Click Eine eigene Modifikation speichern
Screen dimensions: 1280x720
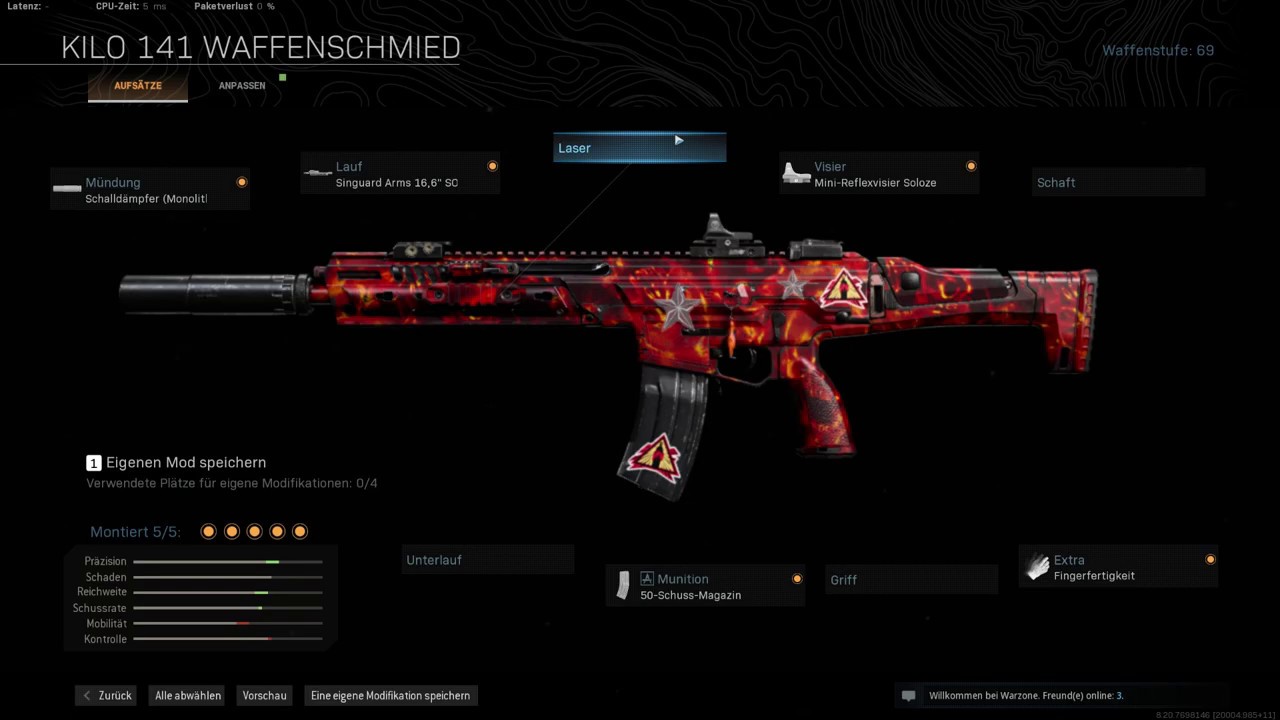coord(390,695)
